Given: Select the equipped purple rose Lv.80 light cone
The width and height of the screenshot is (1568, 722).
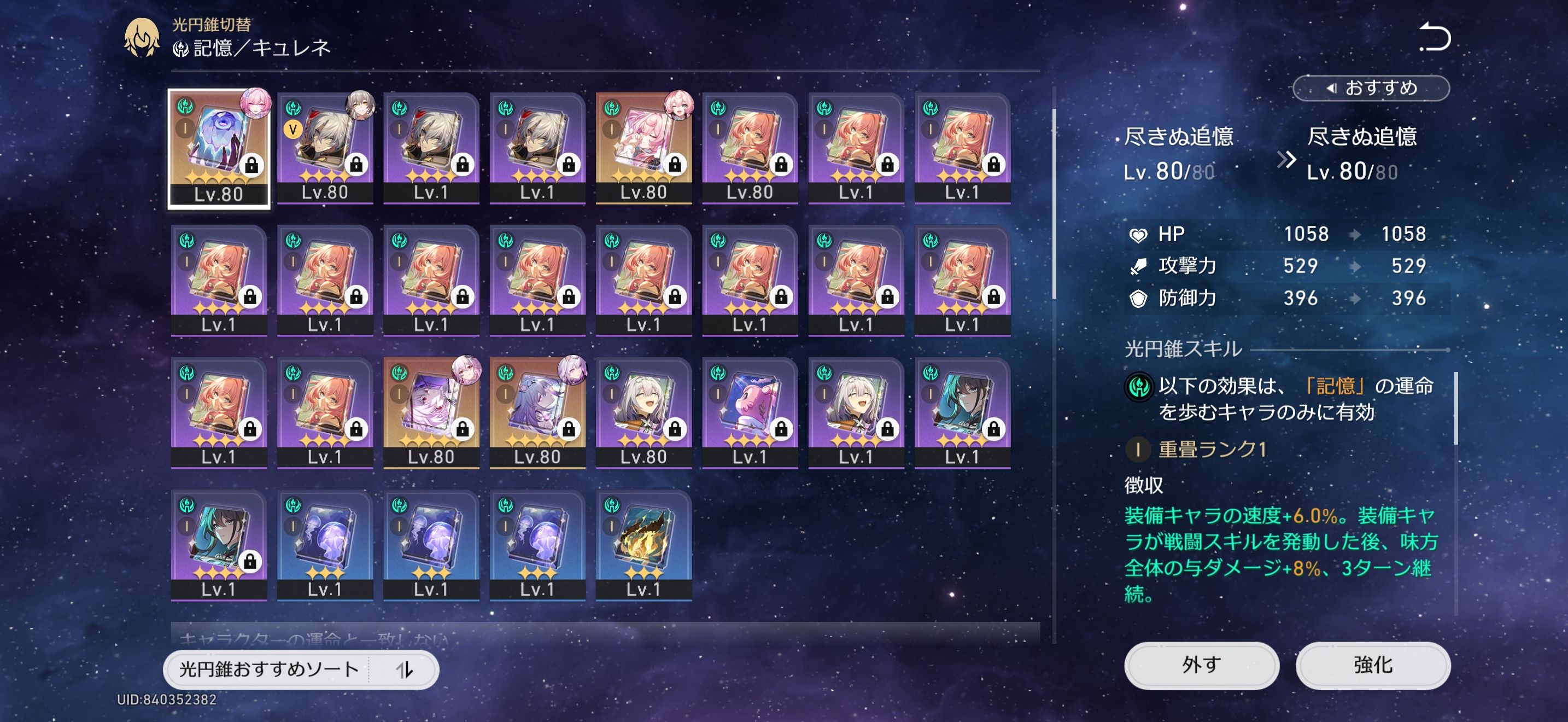Looking at the screenshot, I should 219,148.
